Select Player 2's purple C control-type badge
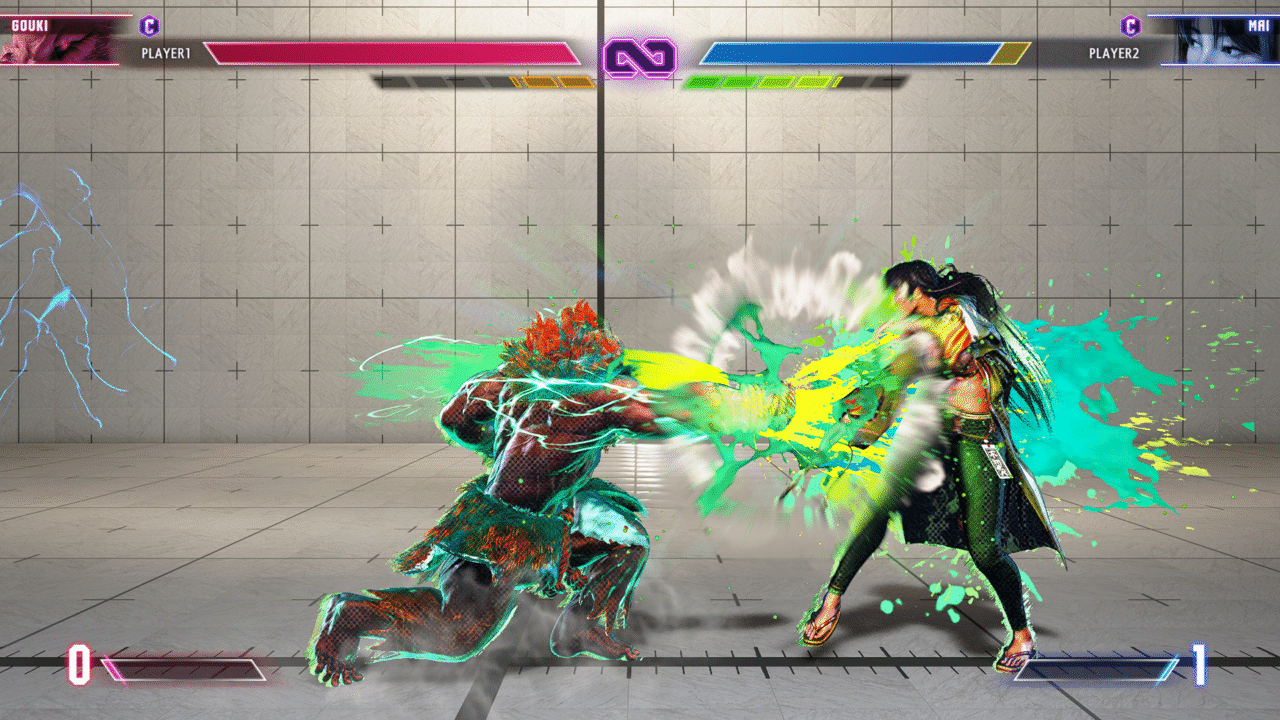1280x720 pixels. [x=1130, y=26]
